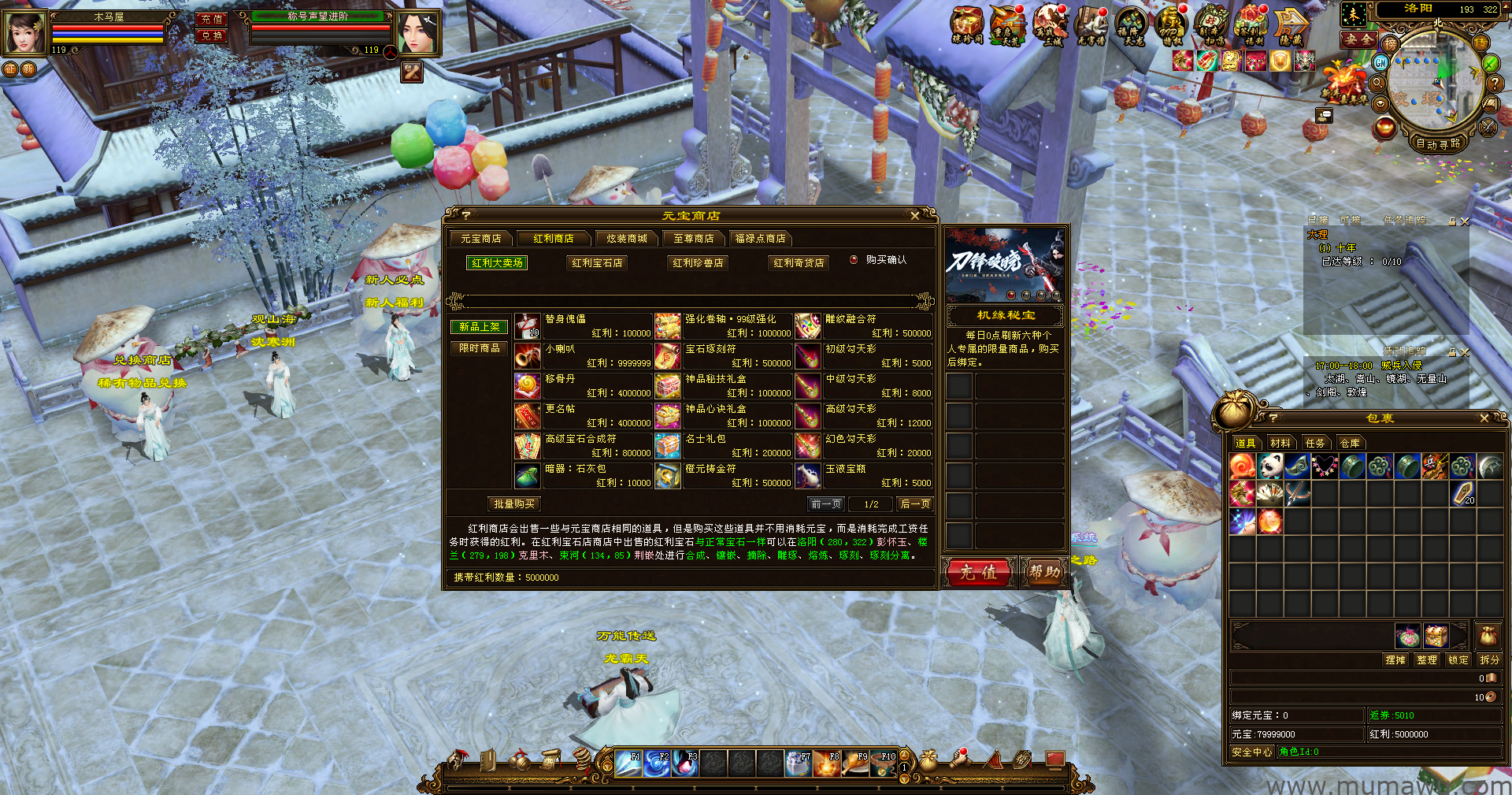Screen dimensions: 1512x795
Task: Close the 元宝商店 shop window
Action: pos(914,215)
